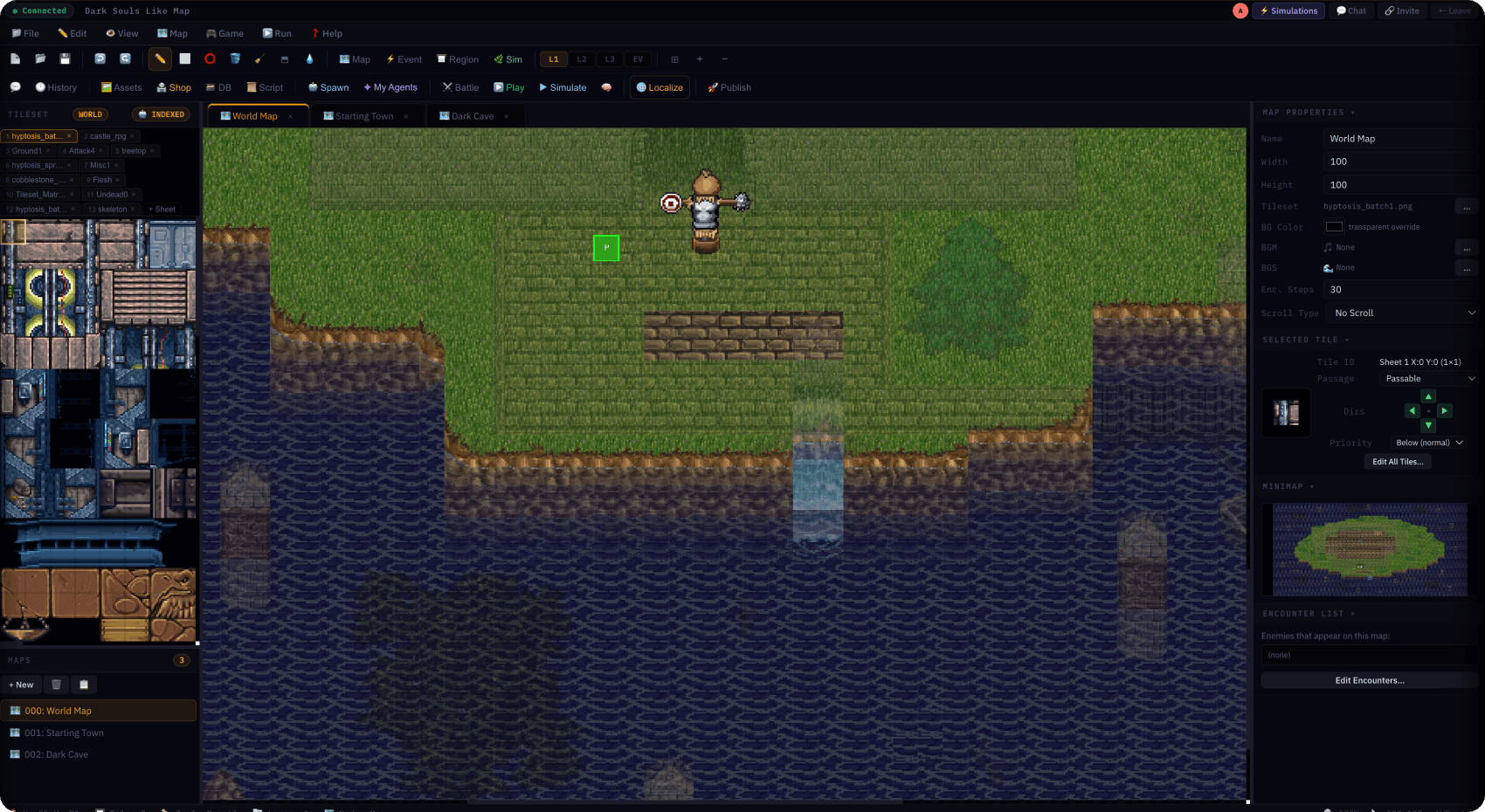This screenshot has width=1485, height=812.
Task: Switch tileset panel to INDEXED mode
Action: point(161,114)
